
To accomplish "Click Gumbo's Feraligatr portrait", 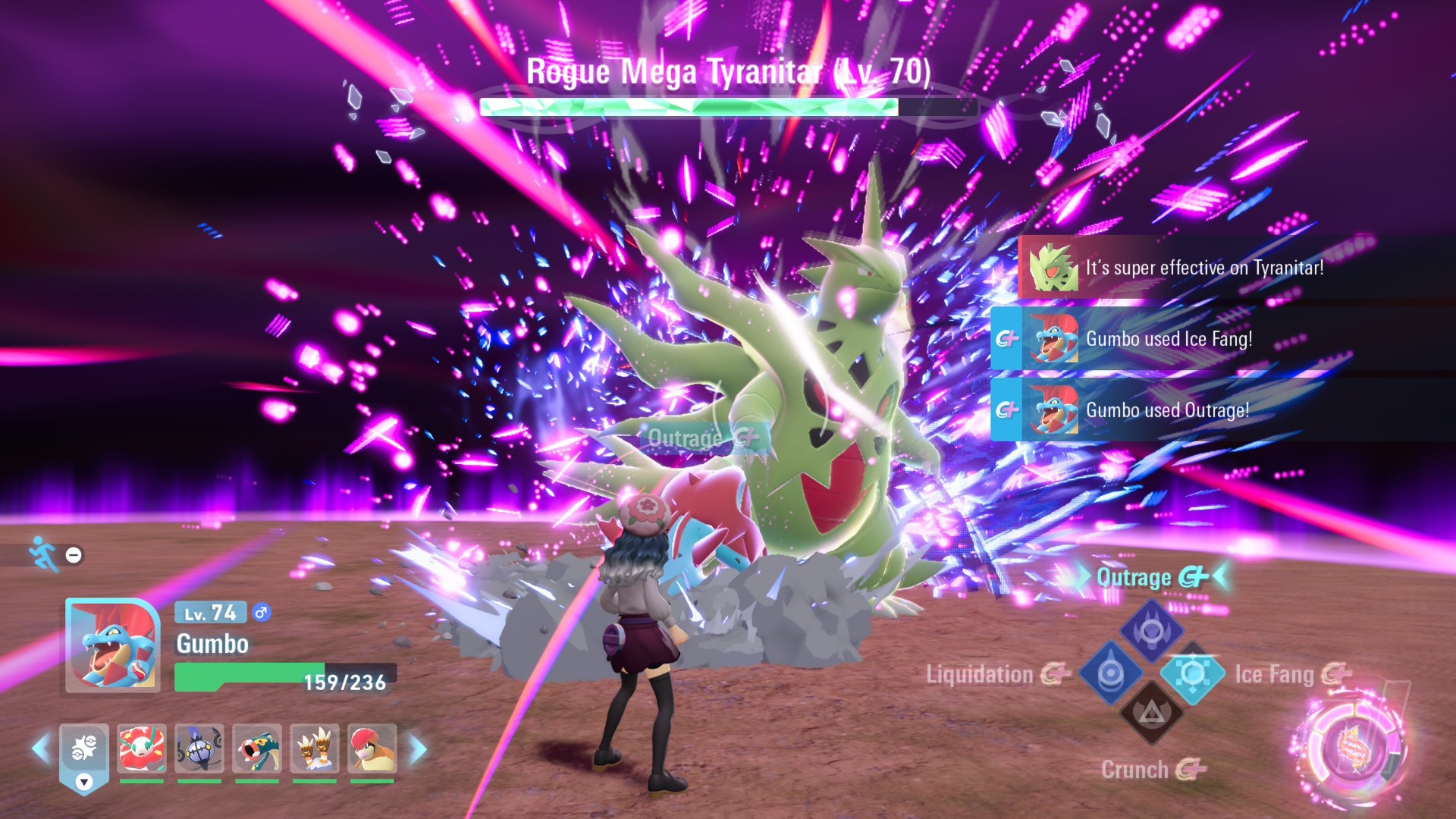I will pos(112,645).
